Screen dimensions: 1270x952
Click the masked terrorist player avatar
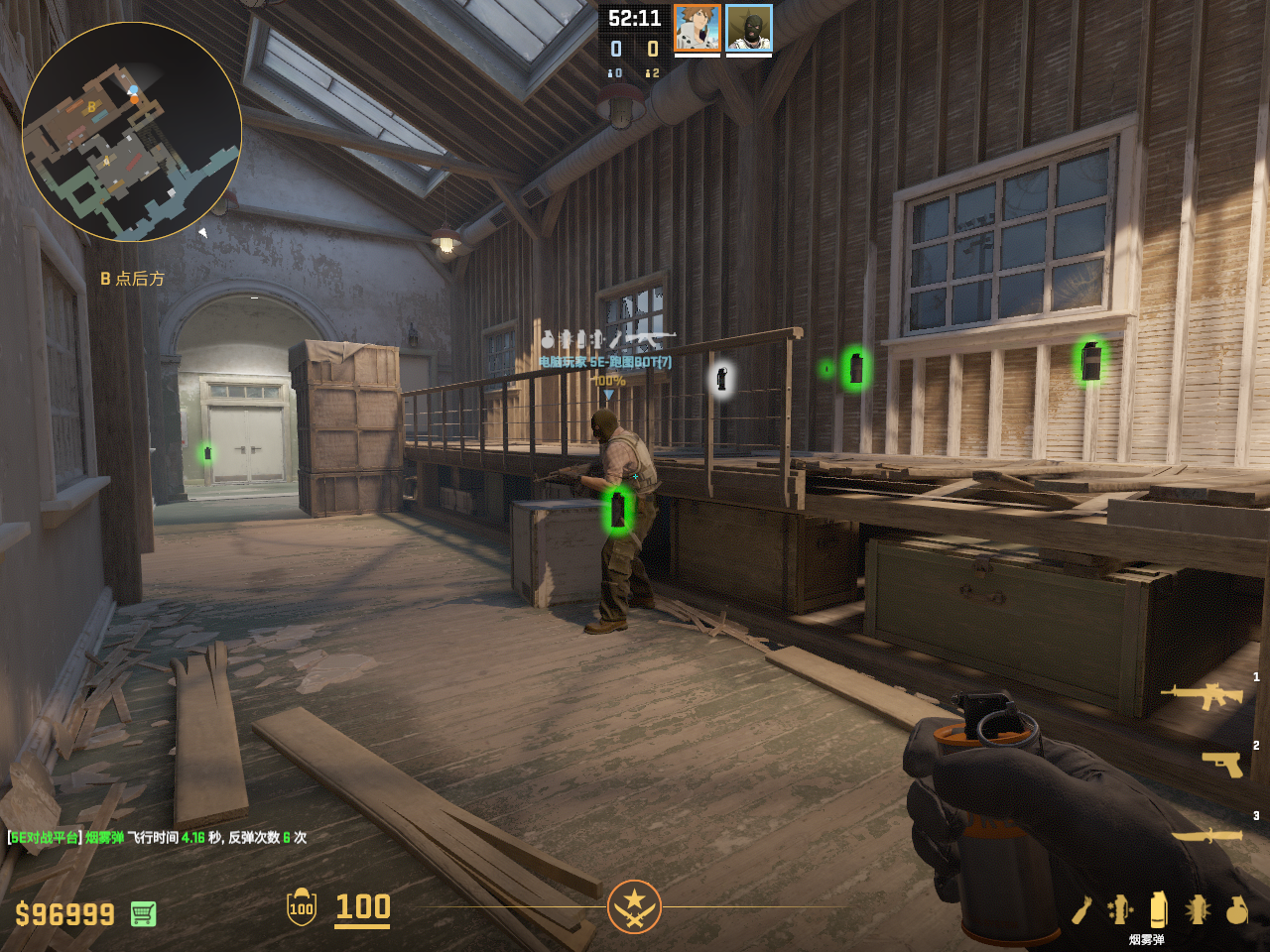pos(748,28)
